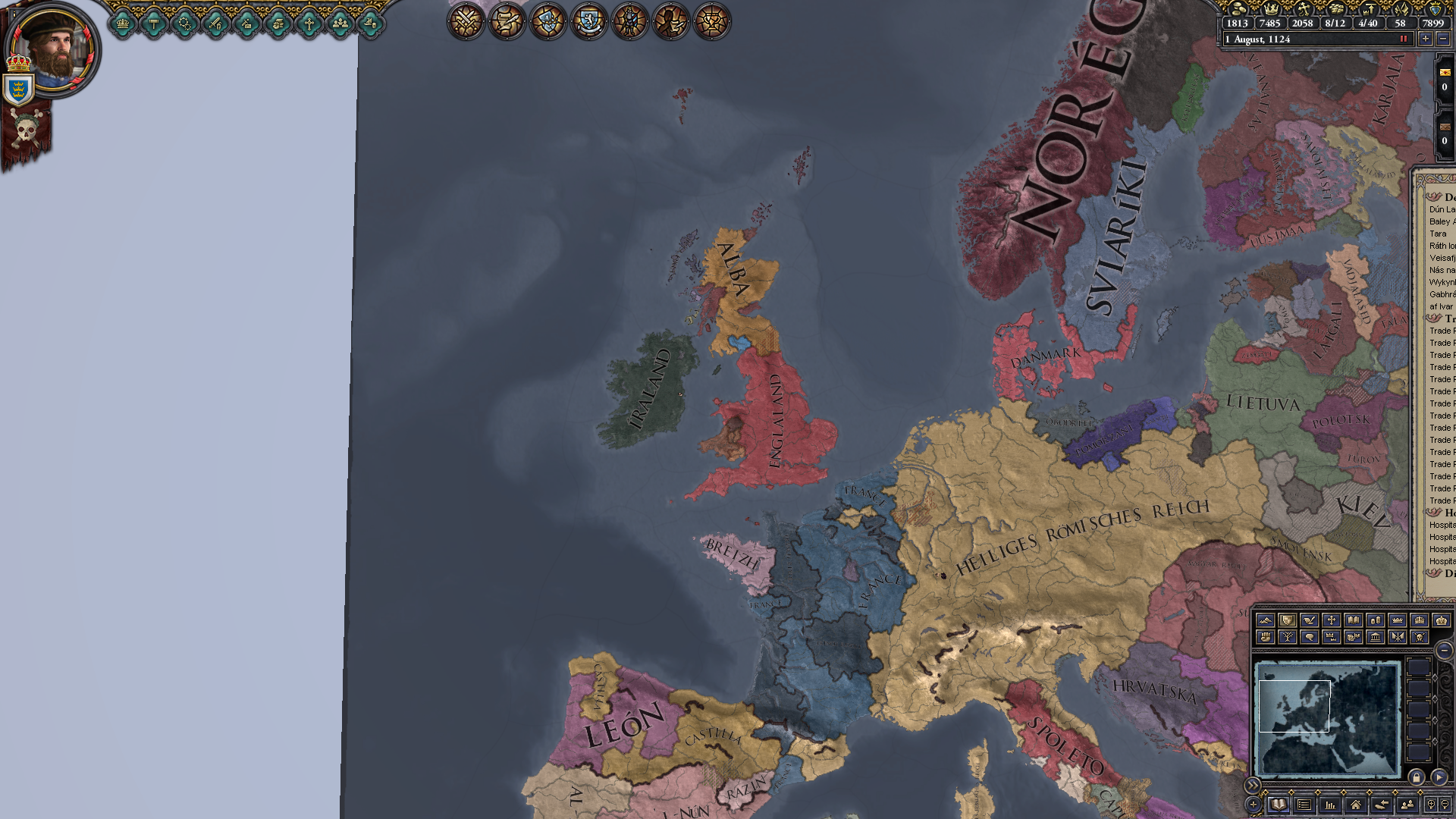Screen dimensions: 1456x819
Task: Jump to capital with the house button
Action: point(1355,805)
